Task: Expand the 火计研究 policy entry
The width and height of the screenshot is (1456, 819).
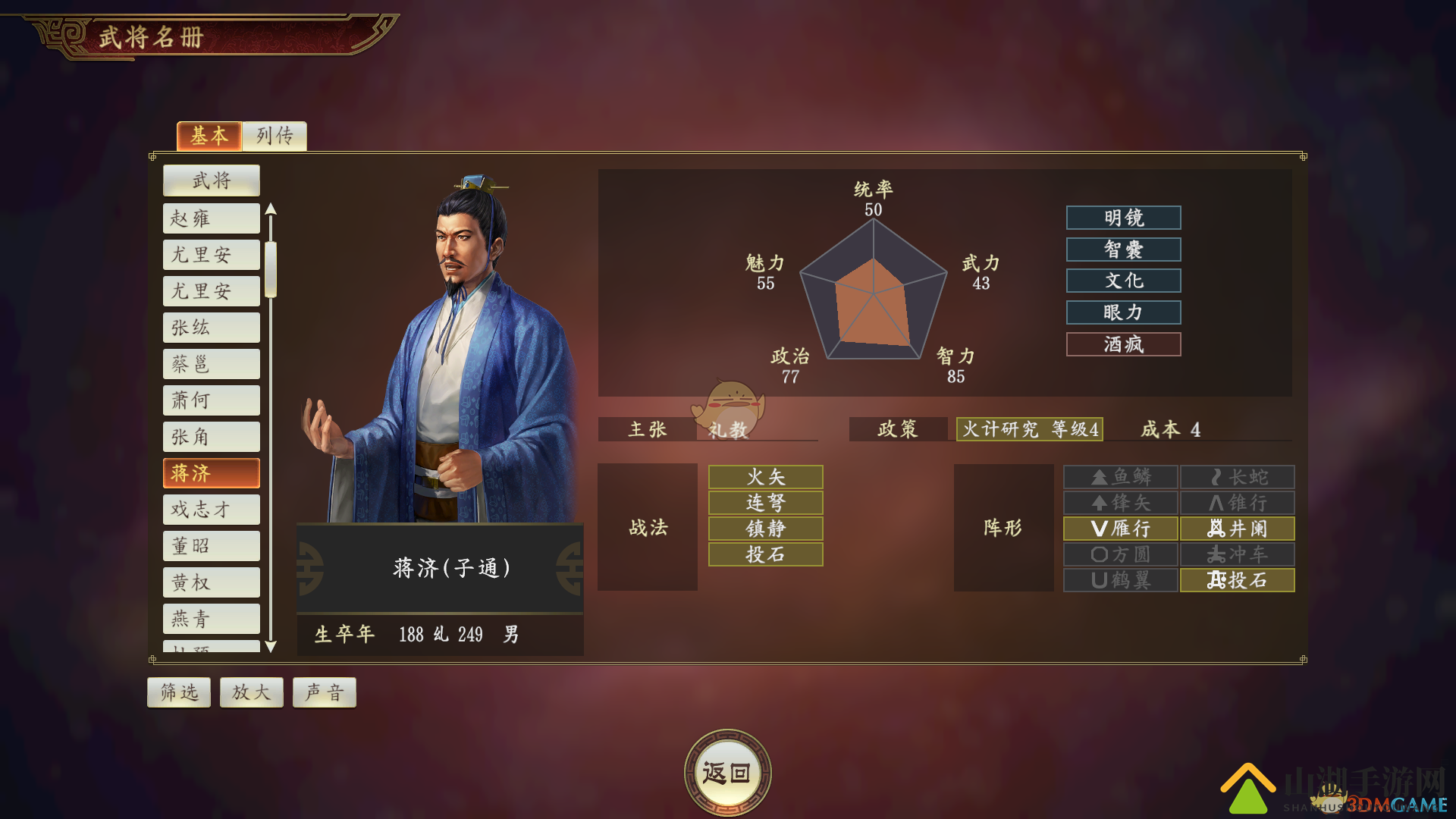Action: tap(1029, 429)
